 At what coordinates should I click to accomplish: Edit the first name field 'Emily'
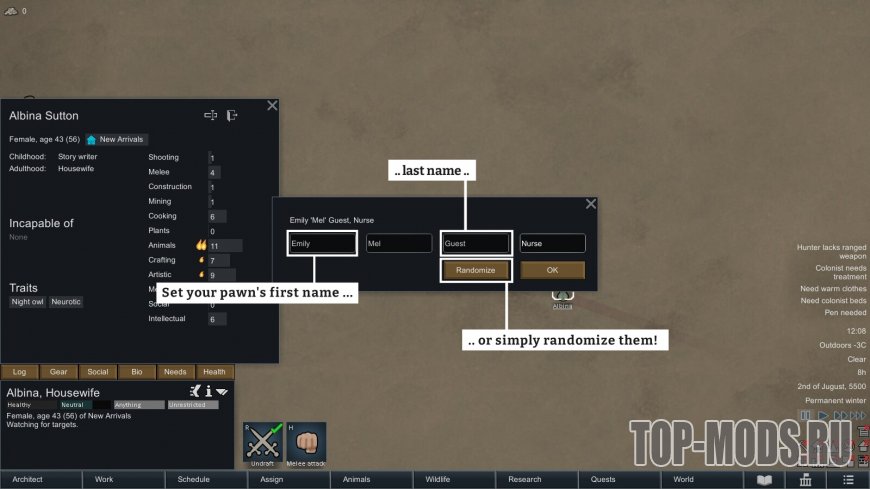point(321,243)
